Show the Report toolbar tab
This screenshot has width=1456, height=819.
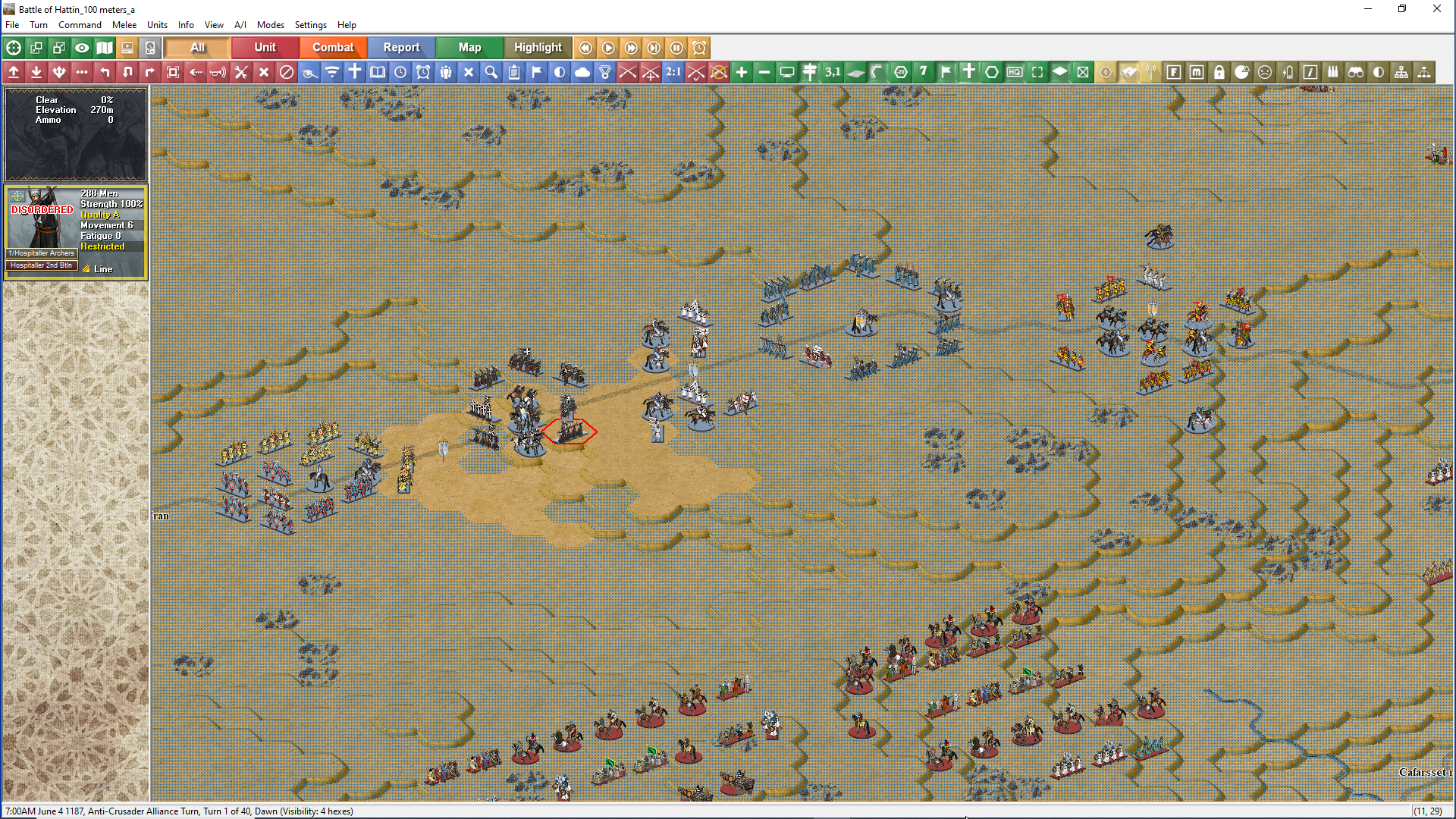pyautogui.click(x=401, y=48)
